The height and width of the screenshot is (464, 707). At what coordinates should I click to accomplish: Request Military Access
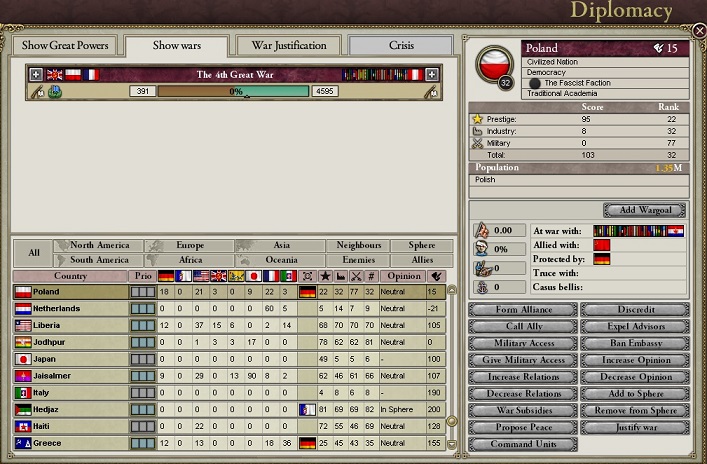(522, 343)
